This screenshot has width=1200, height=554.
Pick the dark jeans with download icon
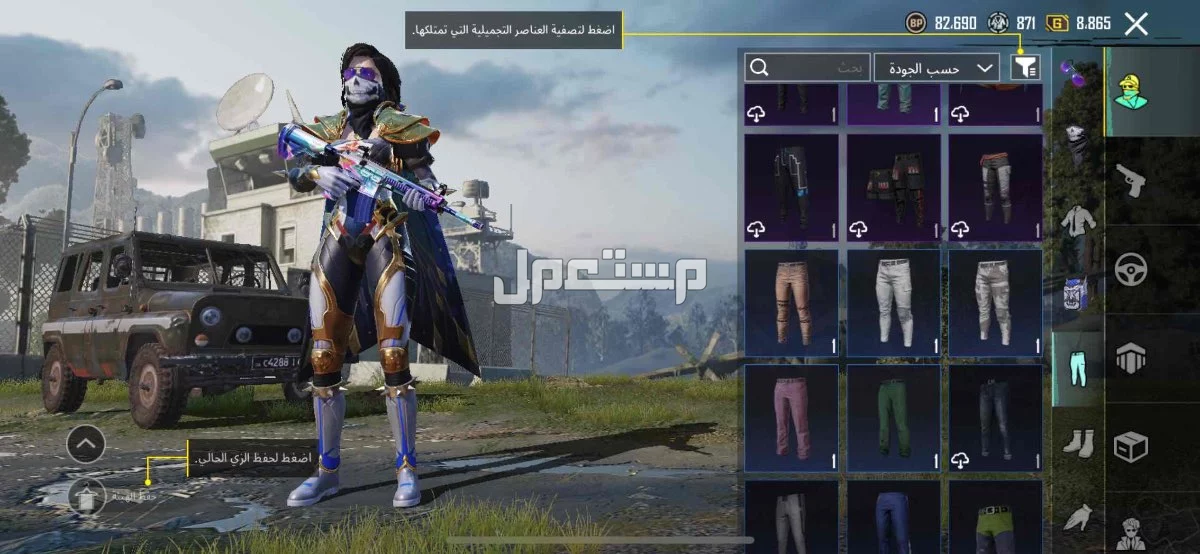[995, 417]
